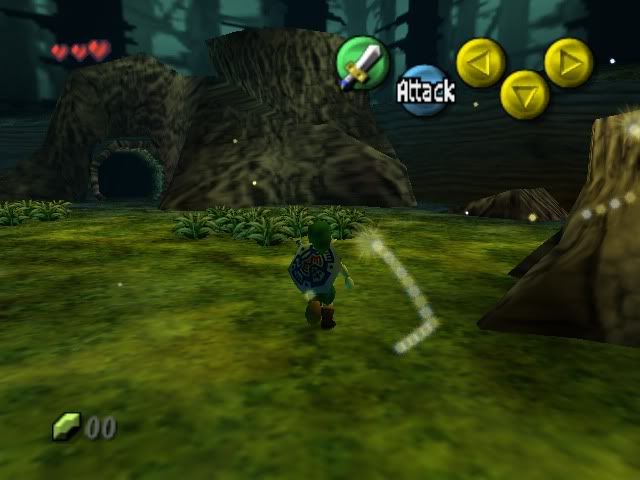
Task: Select the yellow down-arrow item slot
Action: (524, 94)
